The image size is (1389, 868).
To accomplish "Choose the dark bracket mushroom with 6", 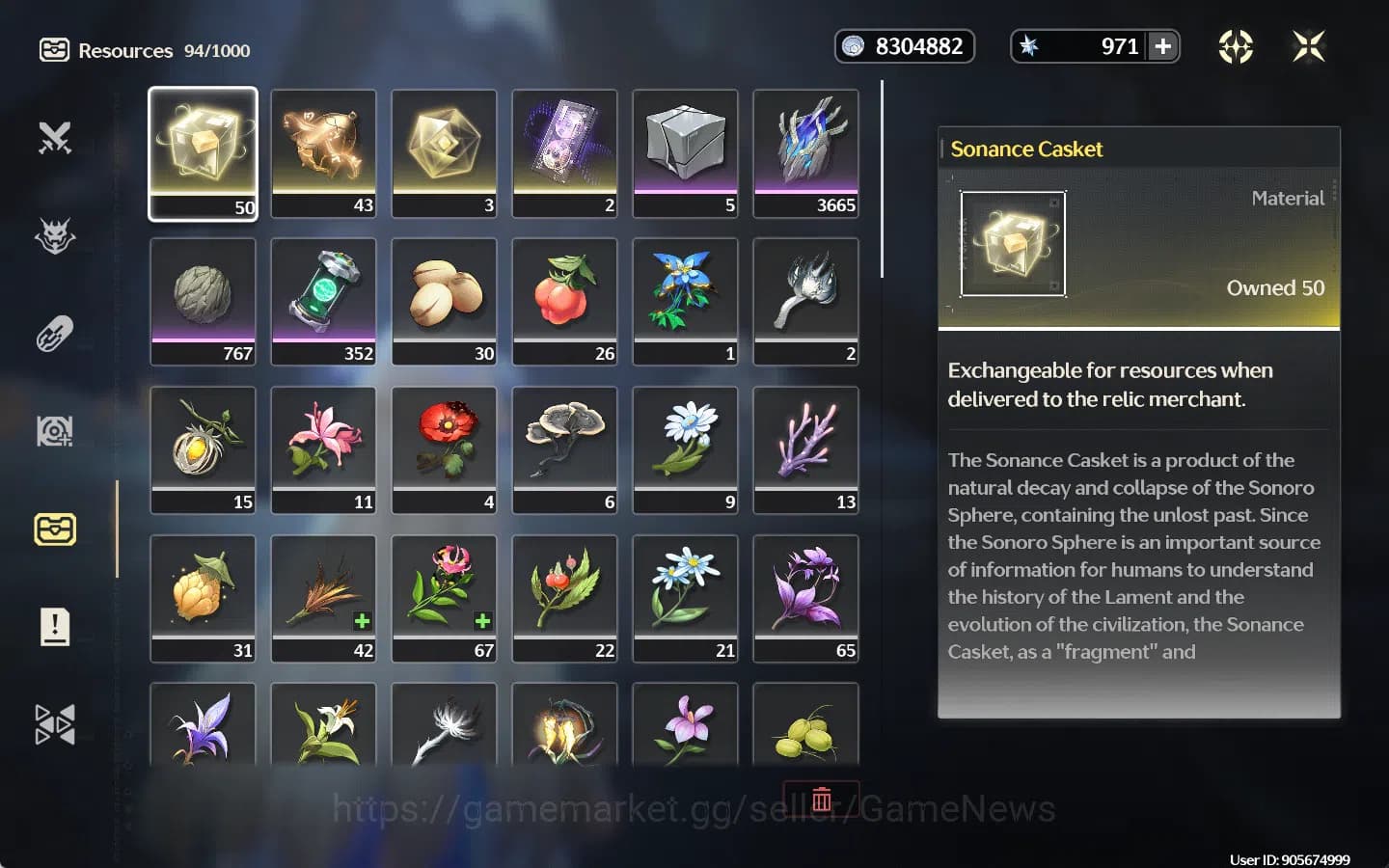I will 564,449.
